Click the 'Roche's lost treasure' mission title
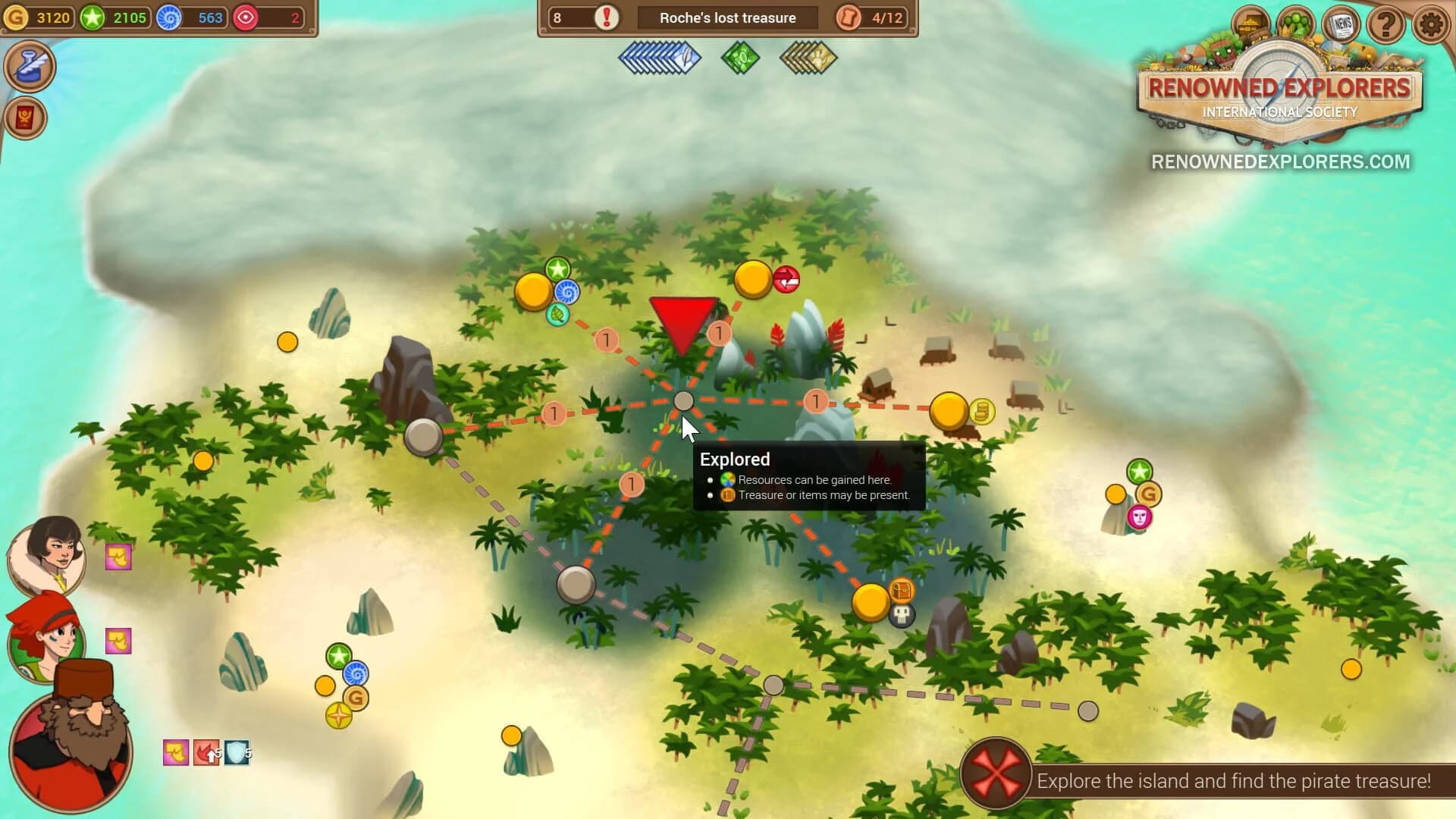Image resolution: width=1456 pixels, height=819 pixels. click(726, 17)
